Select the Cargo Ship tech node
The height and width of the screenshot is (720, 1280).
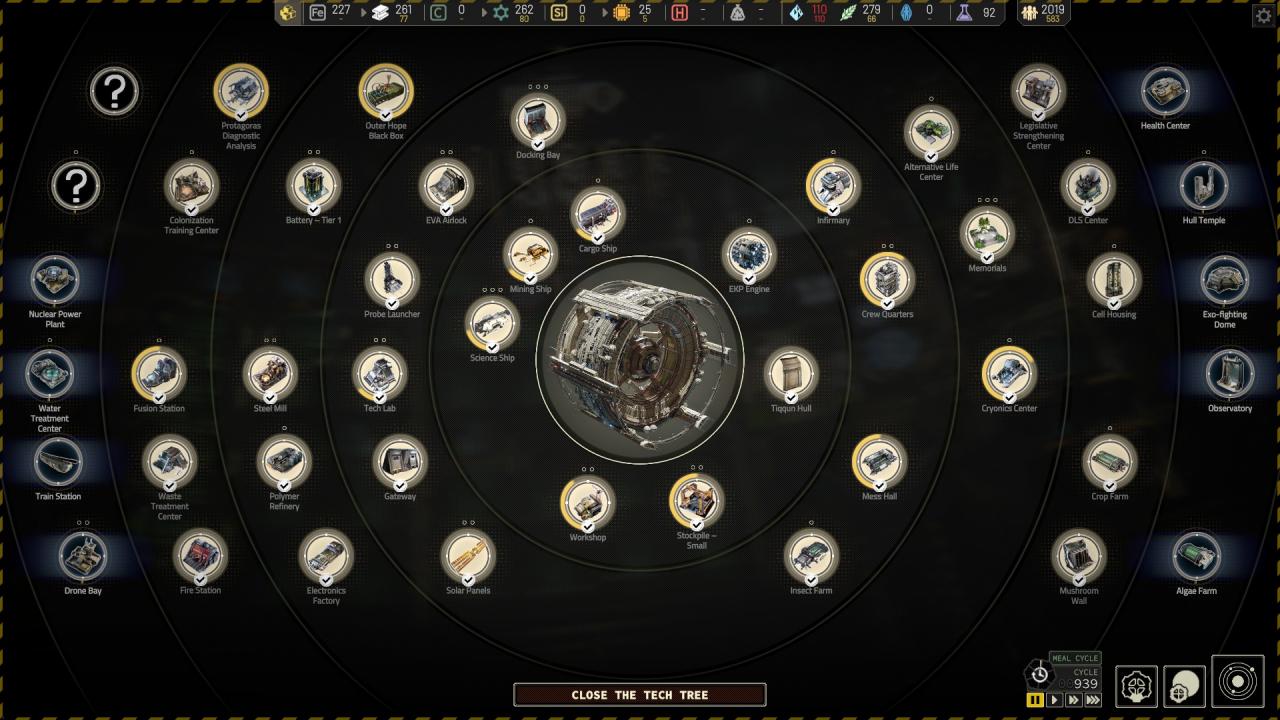pos(598,214)
